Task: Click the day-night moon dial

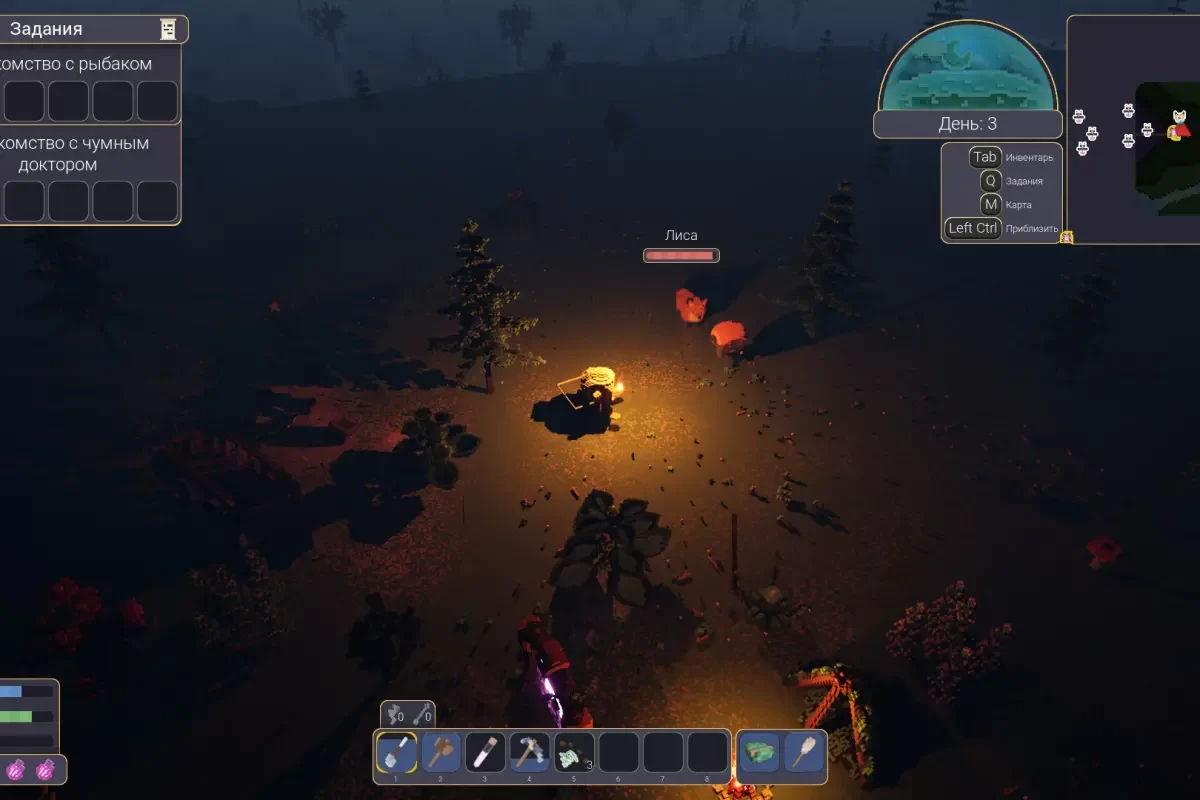Action: tap(967, 68)
